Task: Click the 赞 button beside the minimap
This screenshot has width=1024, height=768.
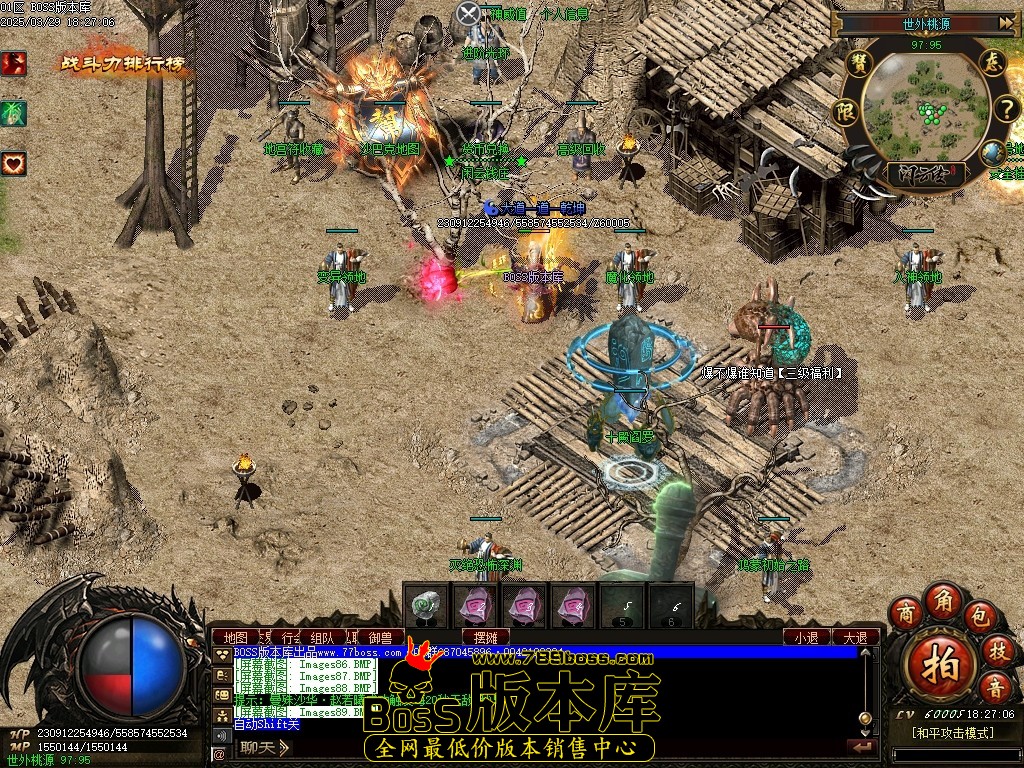Action: [x=857, y=63]
